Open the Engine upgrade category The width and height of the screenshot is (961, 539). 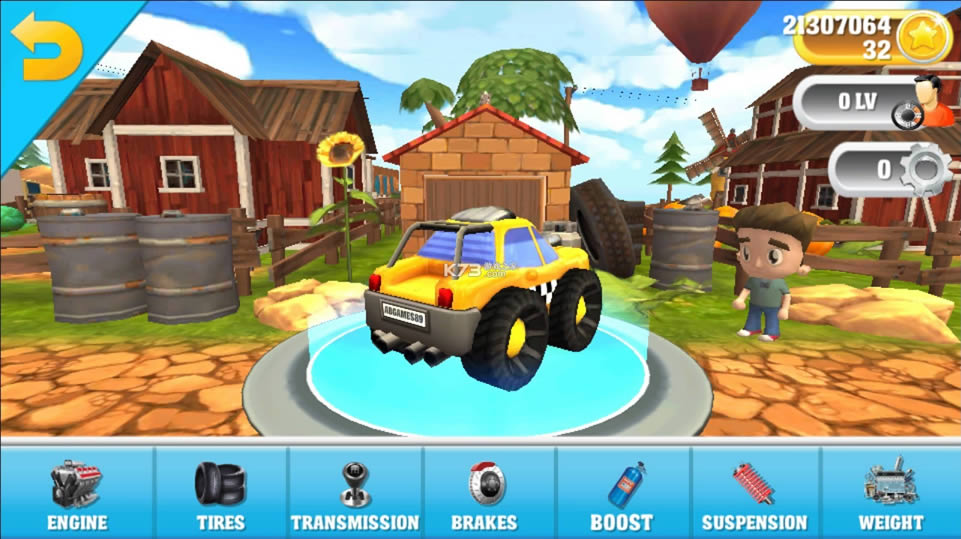point(77,494)
